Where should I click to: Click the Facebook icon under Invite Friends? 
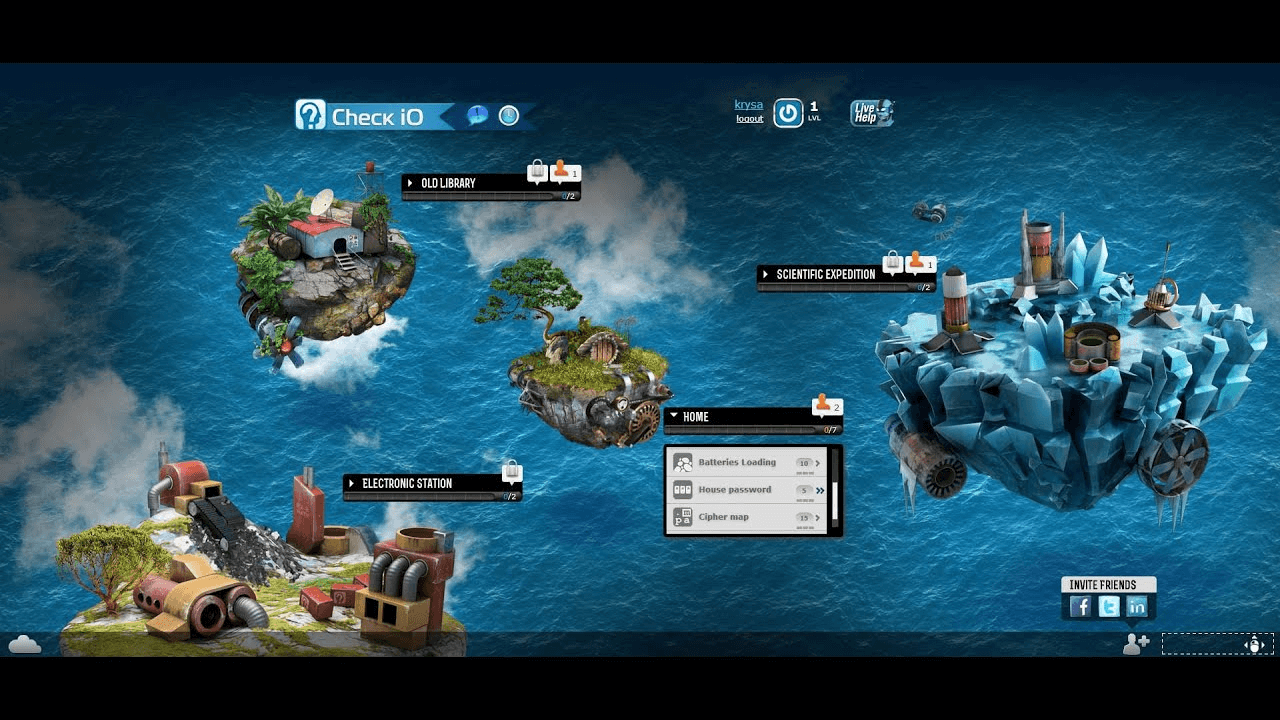(1079, 606)
